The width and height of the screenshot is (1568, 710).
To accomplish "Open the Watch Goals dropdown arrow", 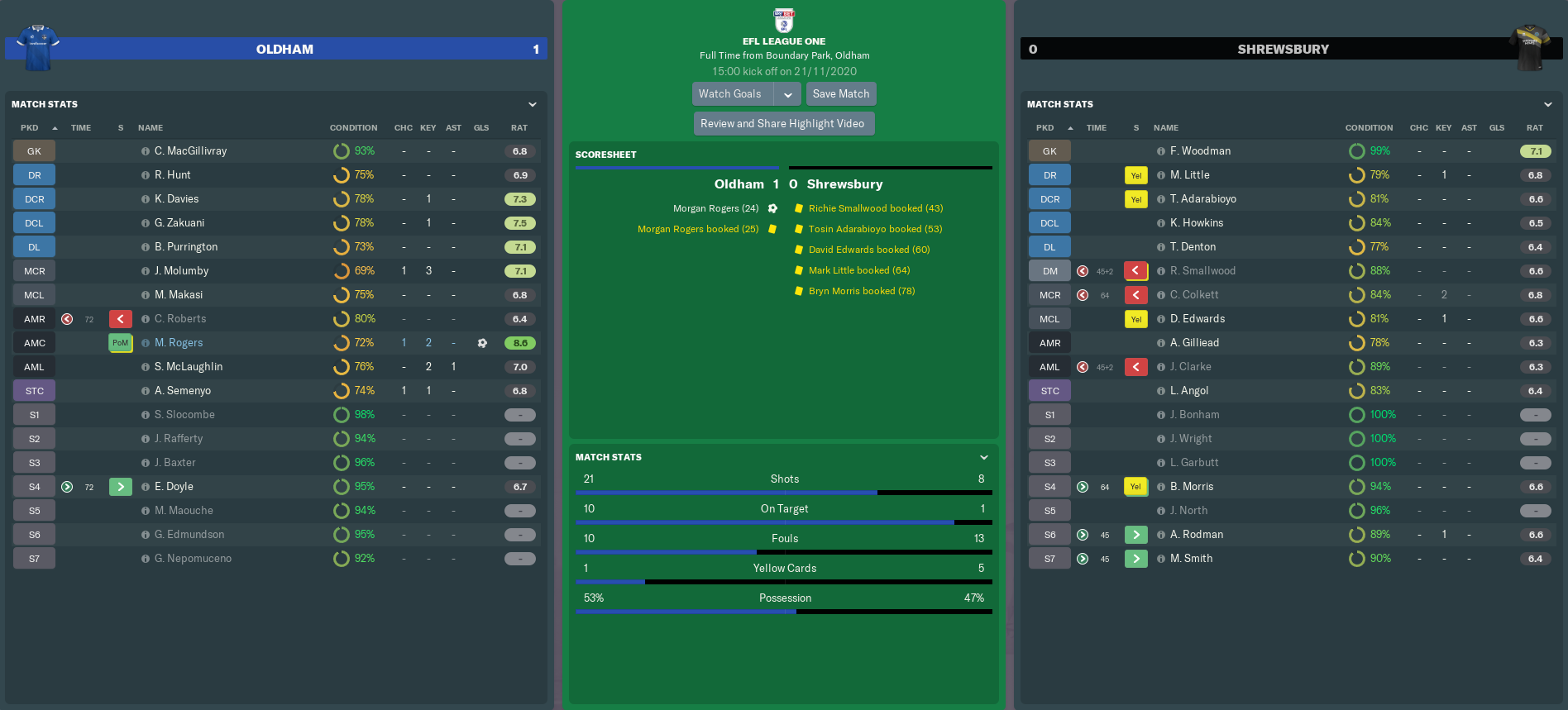I will click(788, 94).
